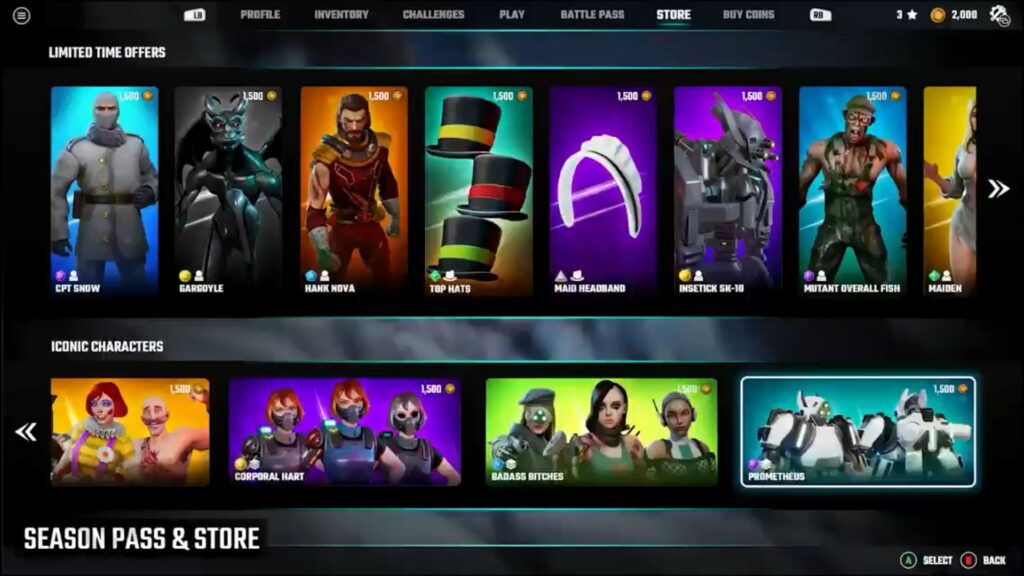Switch to the Inventory tab
This screenshot has width=1024, height=576.
341,15
